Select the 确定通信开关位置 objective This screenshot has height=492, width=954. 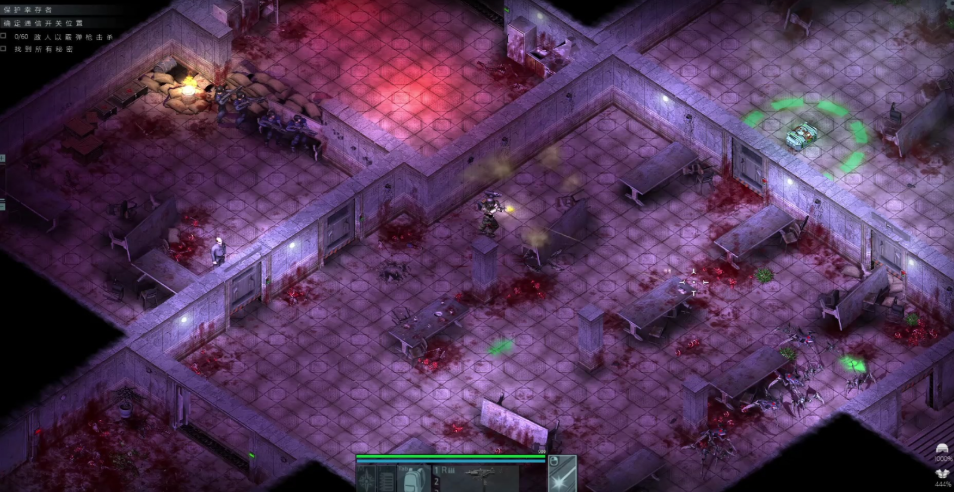42,22
